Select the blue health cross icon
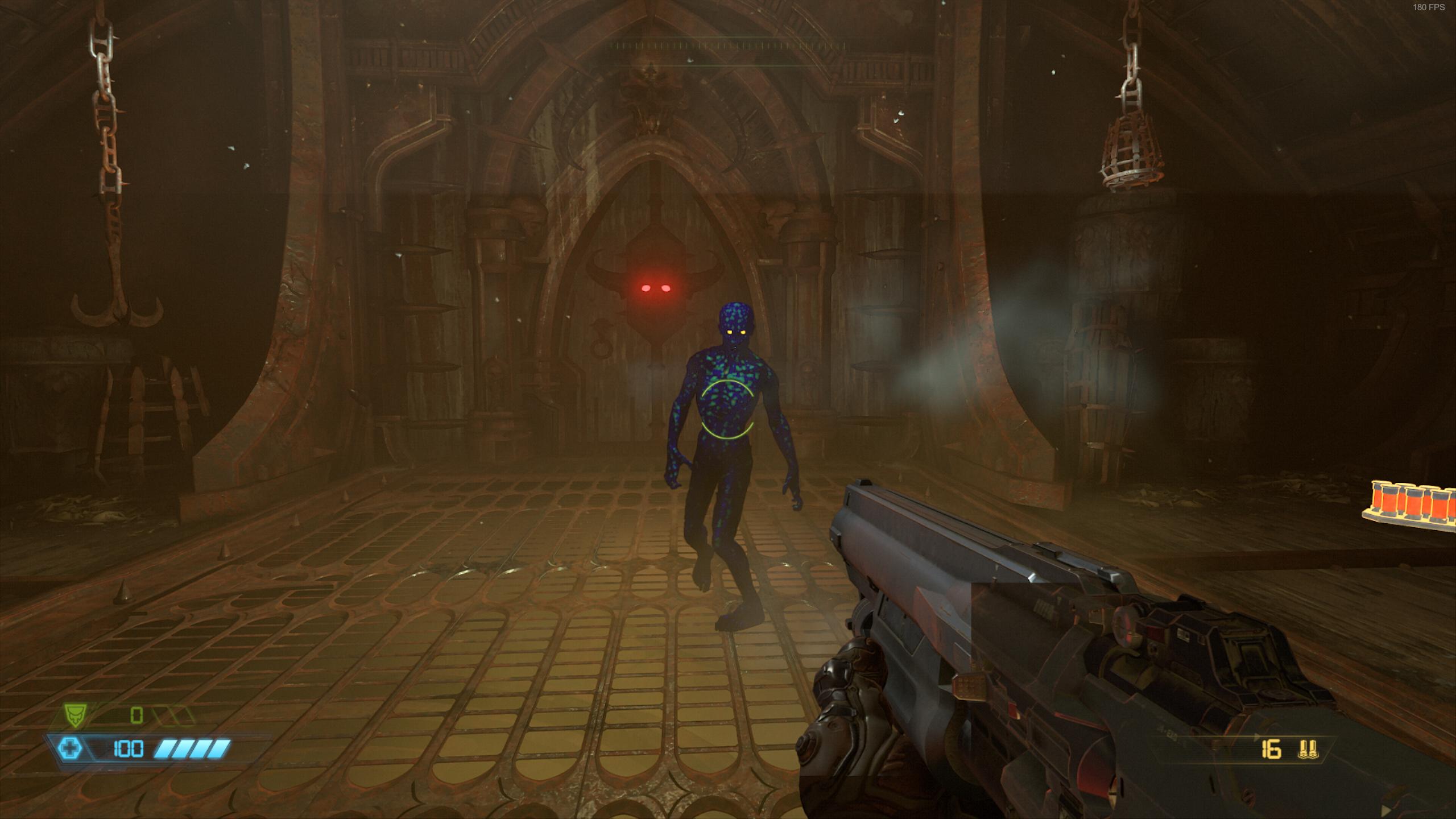 [71, 748]
